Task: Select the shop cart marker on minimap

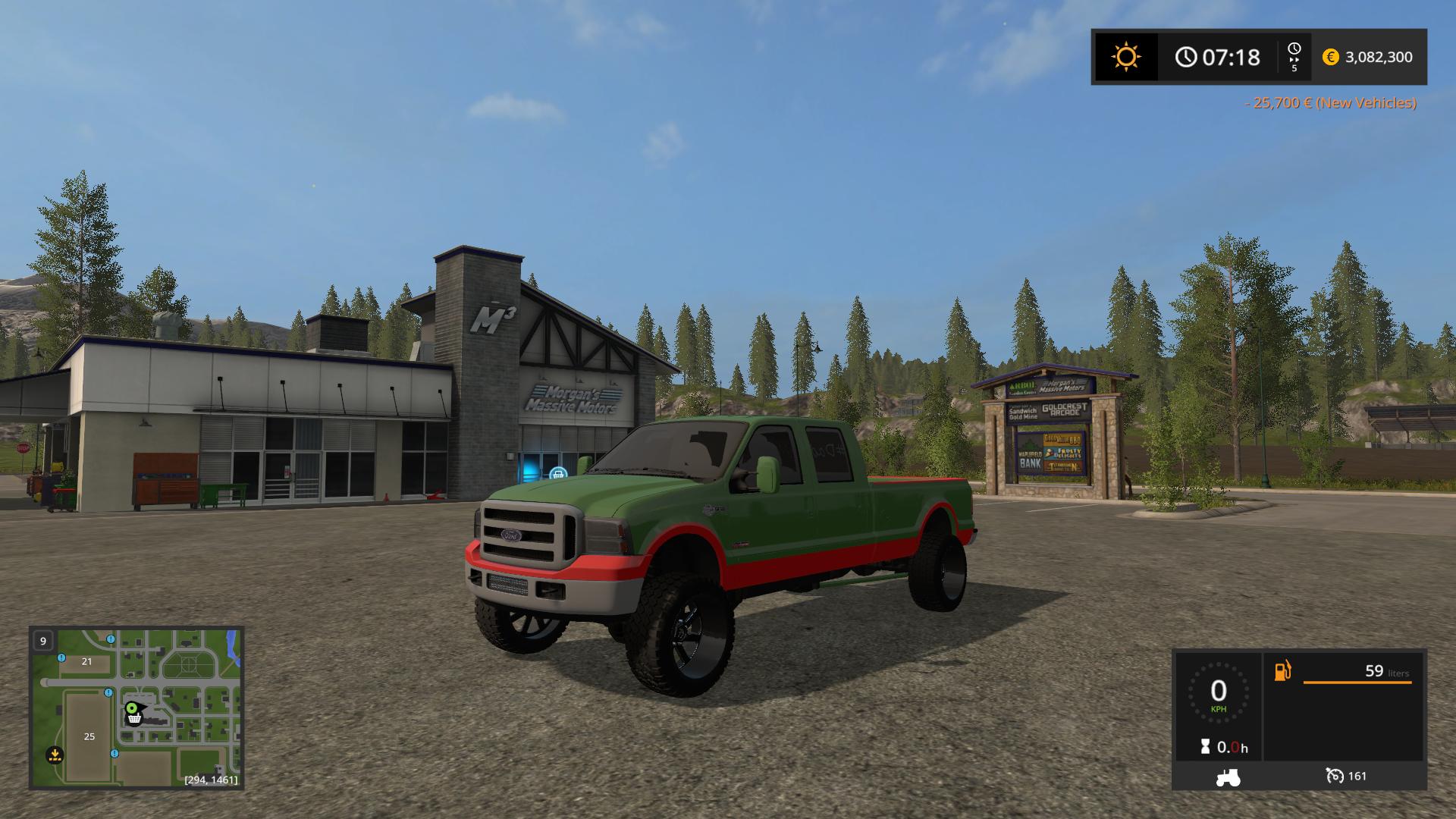Action: pyautogui.click(x=134, y=717)
